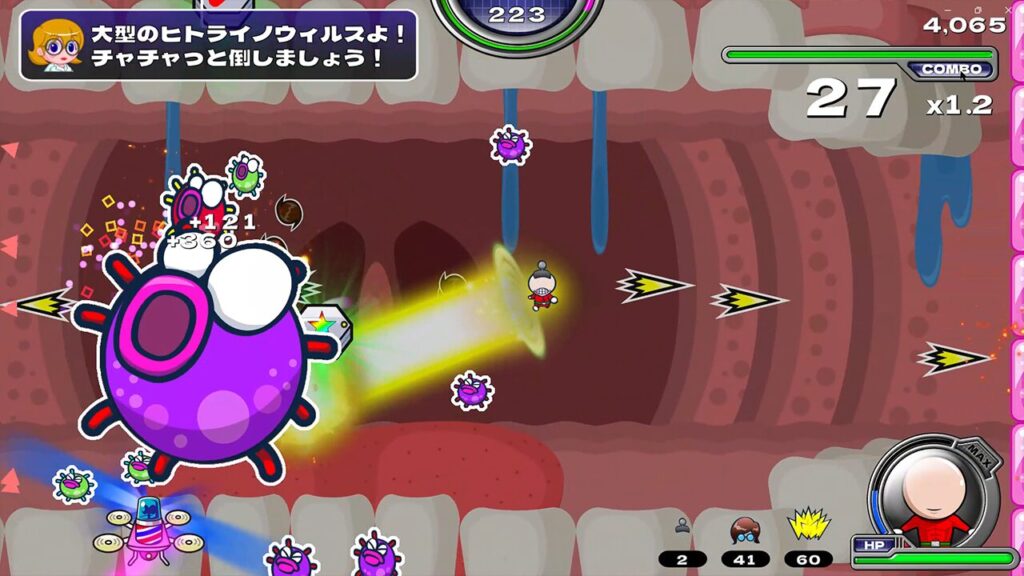This screenshot has height=576, width=1024.
Task: Click the small gray silhouette icon
Action: (683, 526)
